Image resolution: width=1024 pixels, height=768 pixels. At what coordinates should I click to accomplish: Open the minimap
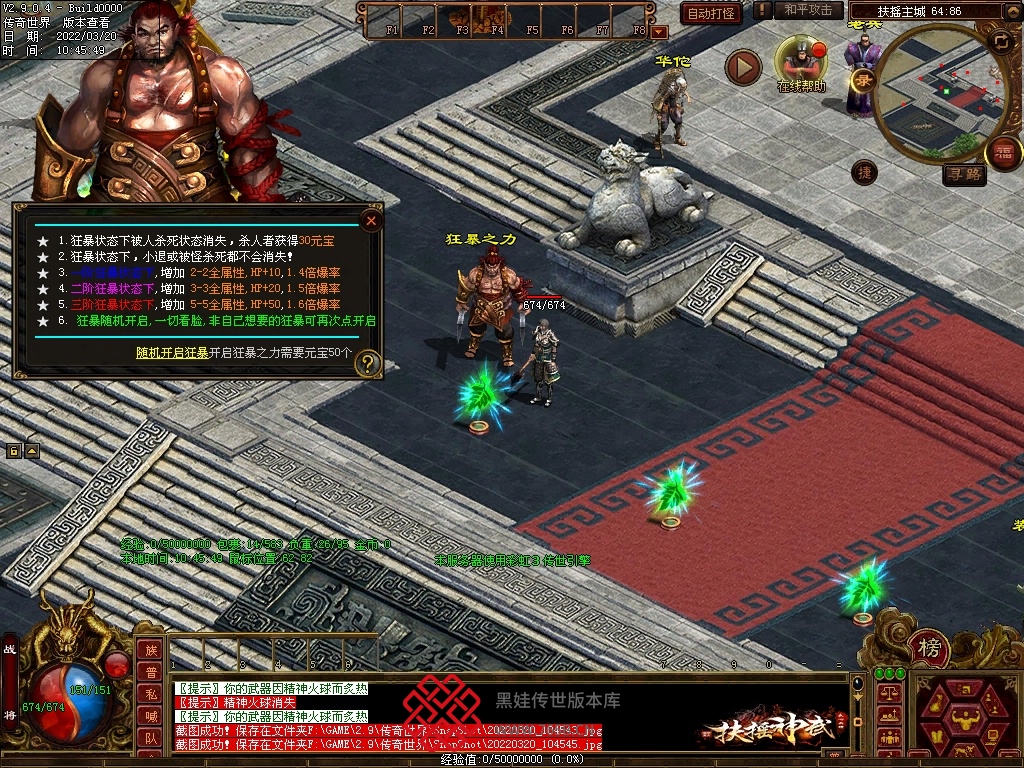pyautogui.click(x=934, y=93)
